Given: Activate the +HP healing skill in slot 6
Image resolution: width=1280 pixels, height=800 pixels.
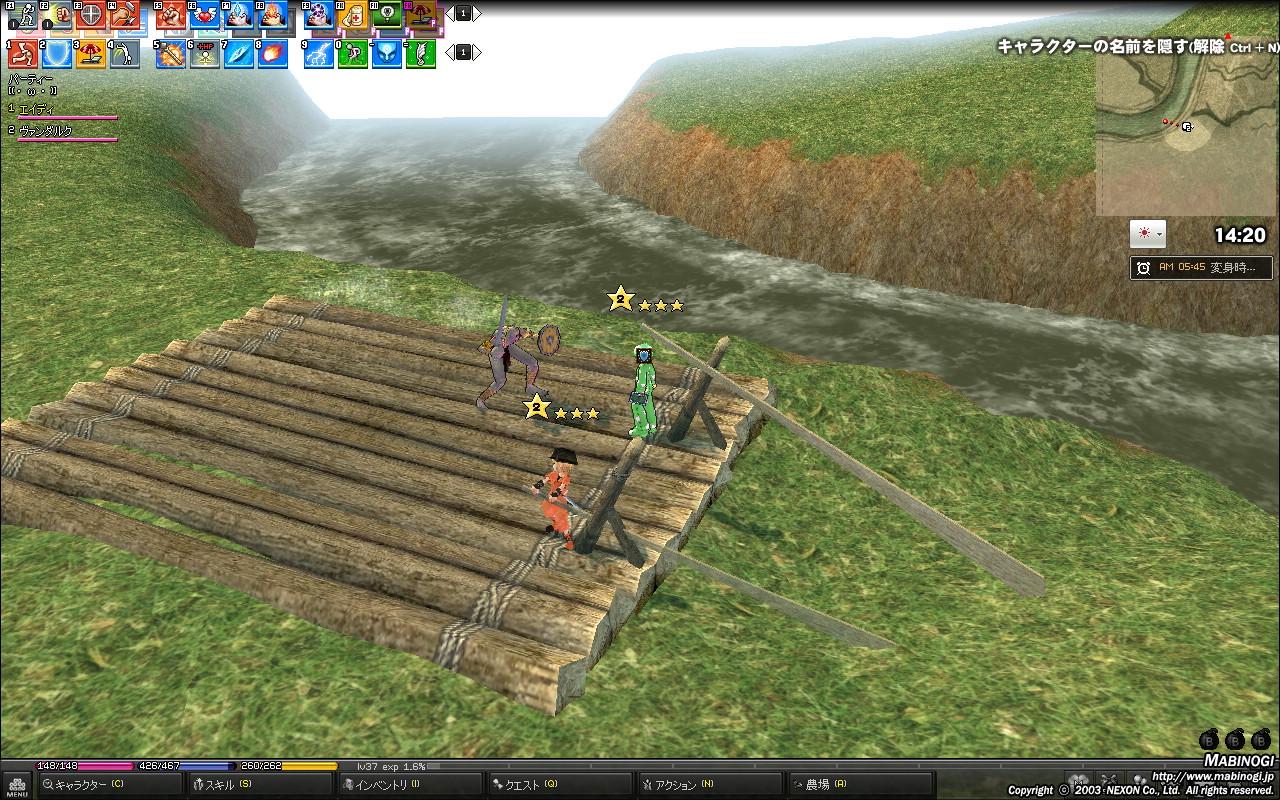Looking at the screenshot, I should 205,53.
